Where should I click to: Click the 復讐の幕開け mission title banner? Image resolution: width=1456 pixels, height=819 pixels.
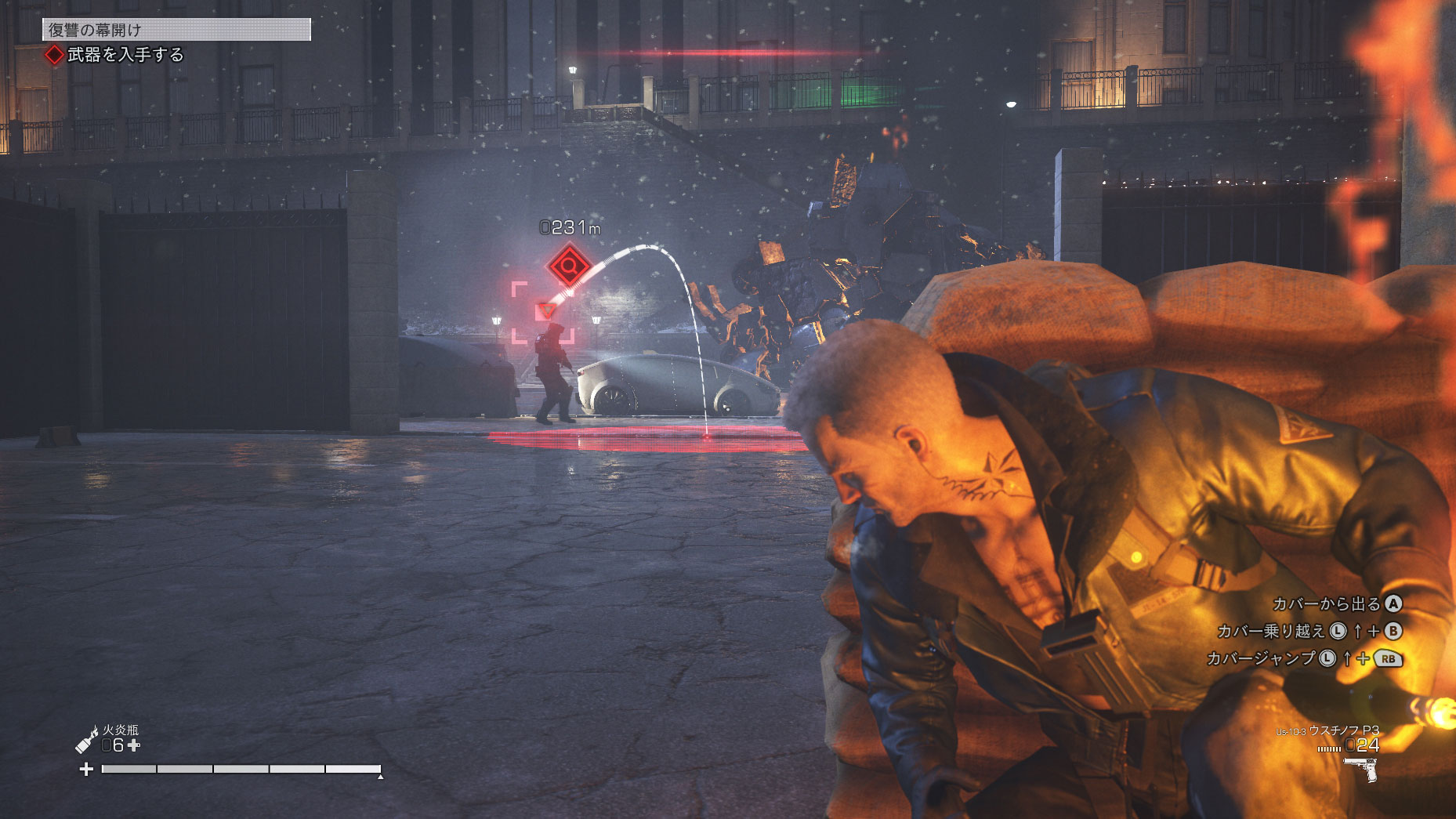coord(176,30)
